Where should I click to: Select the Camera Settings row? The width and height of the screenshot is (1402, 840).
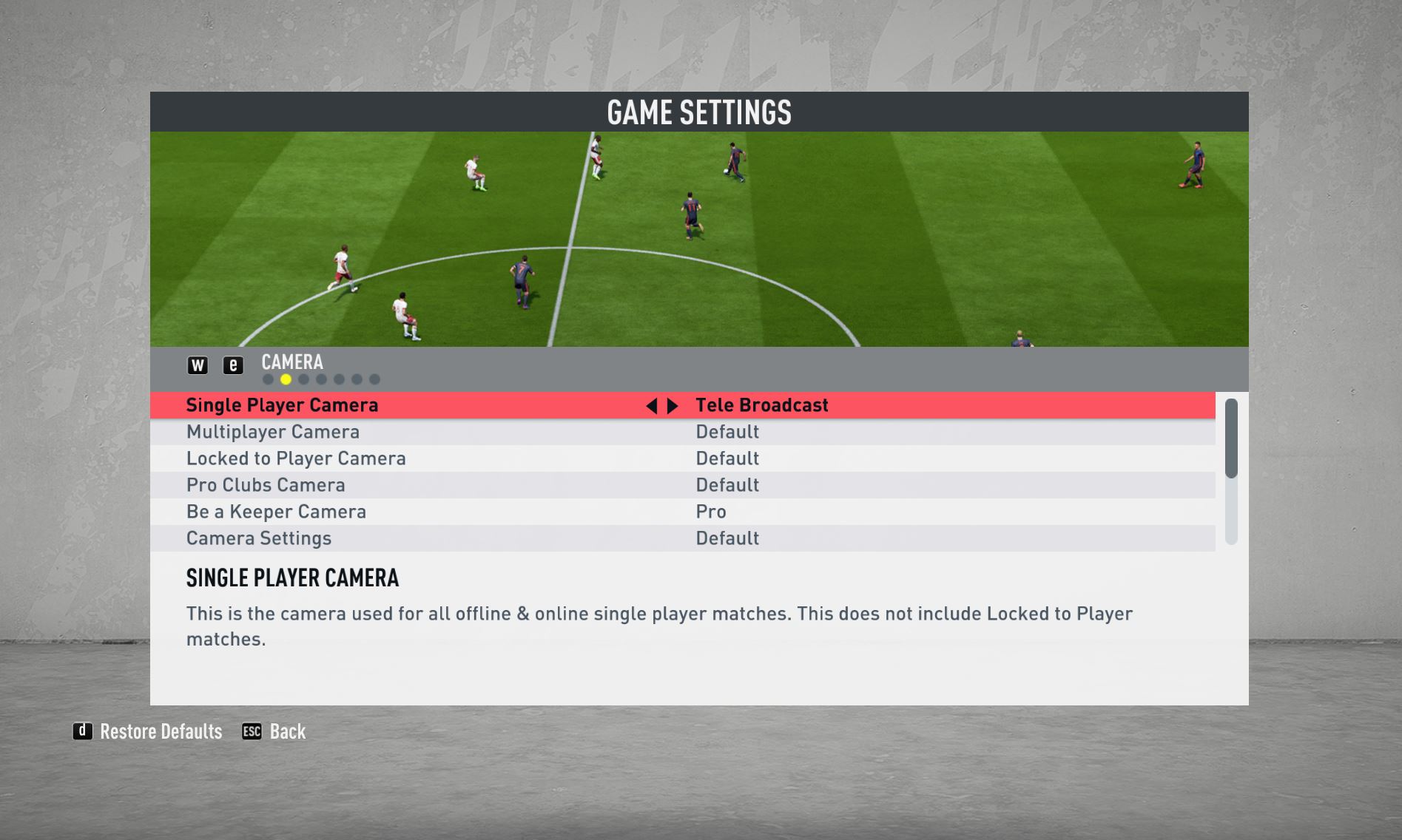[259, 538]
